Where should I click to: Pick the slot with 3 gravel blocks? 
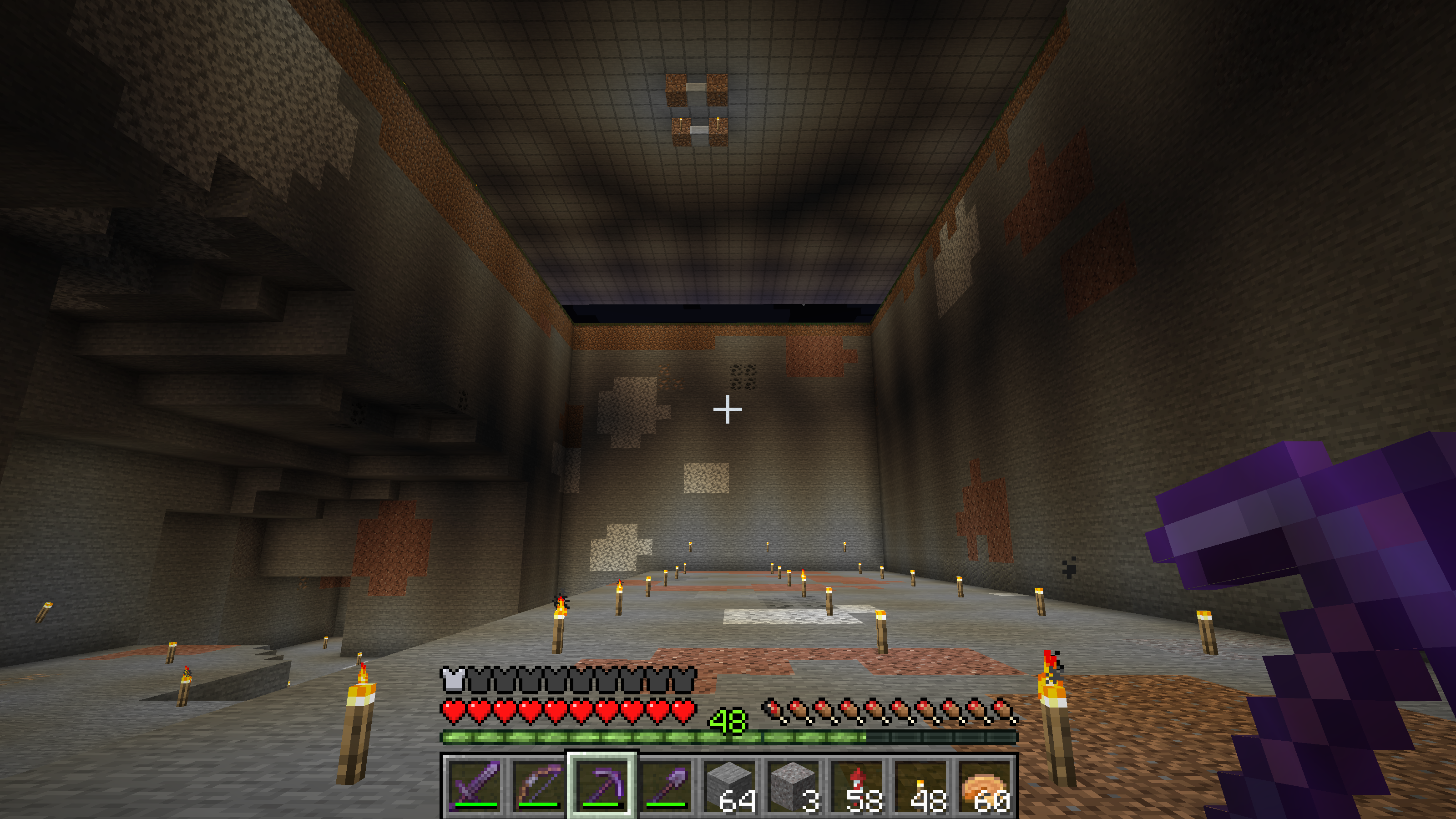(x=794, y=785)
